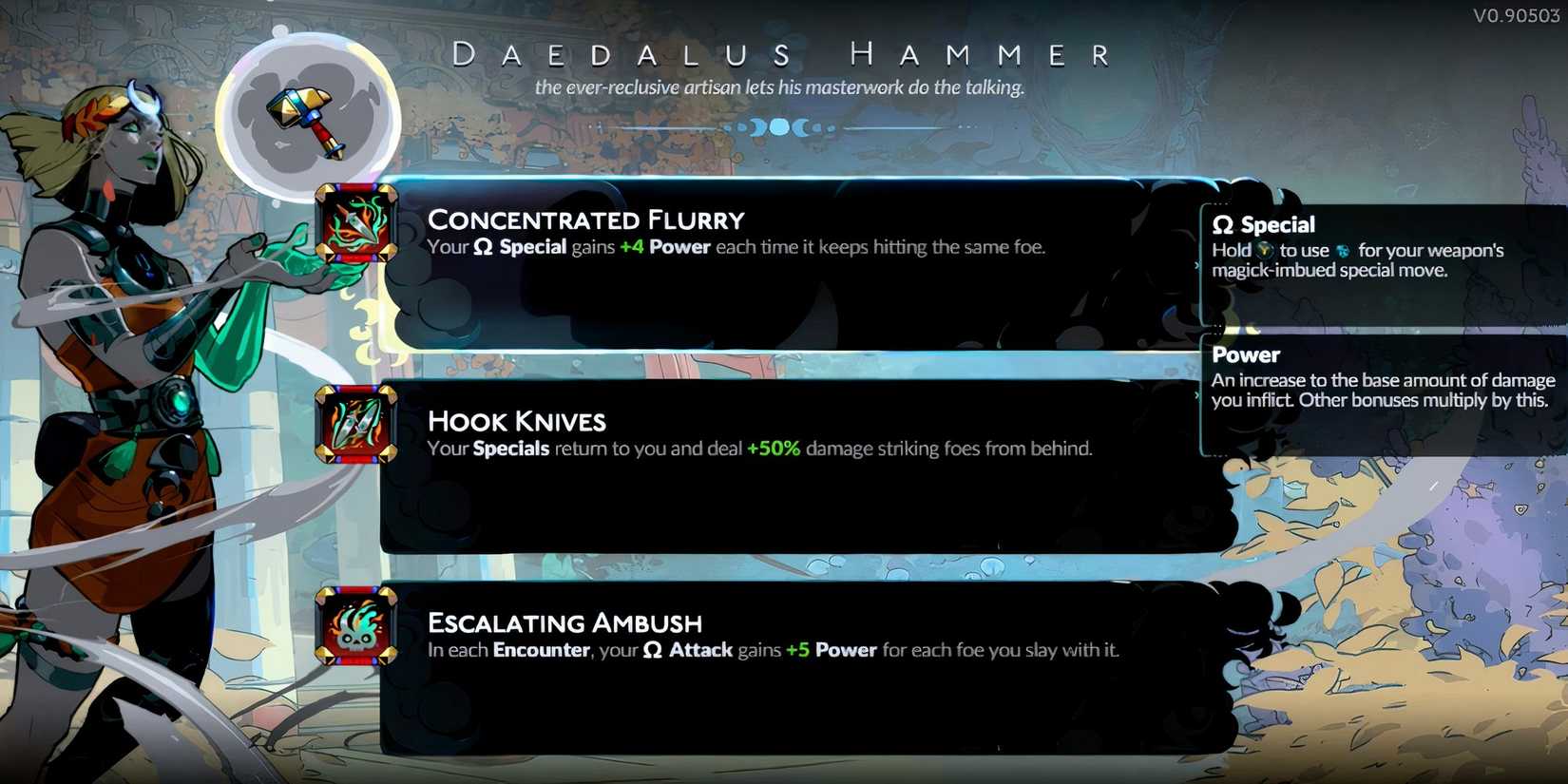This screenshot has height=784, width=1568.
Task: Click the green +4 Power bonus text
Action: 634,247
